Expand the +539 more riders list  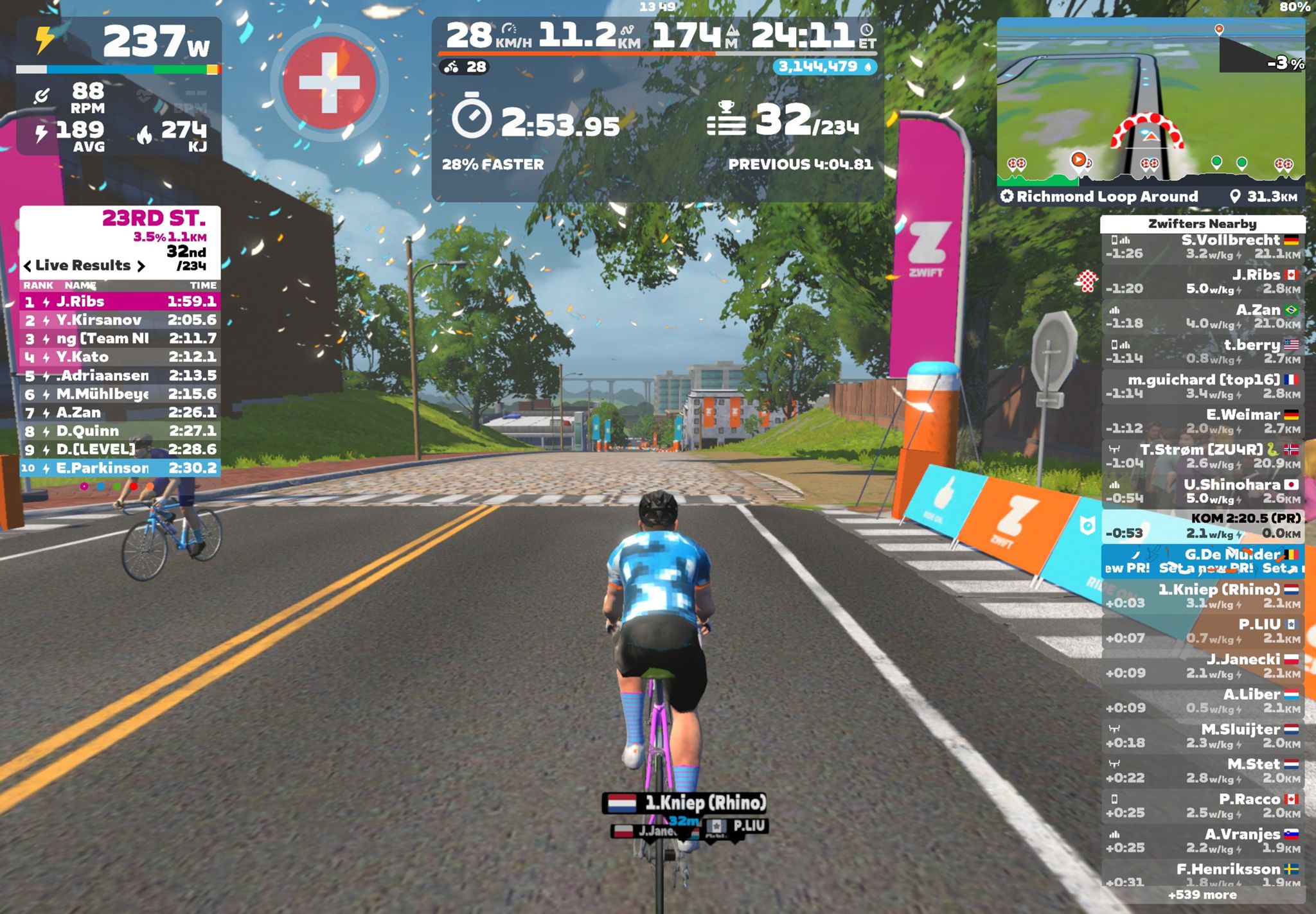coord(1202,895)
